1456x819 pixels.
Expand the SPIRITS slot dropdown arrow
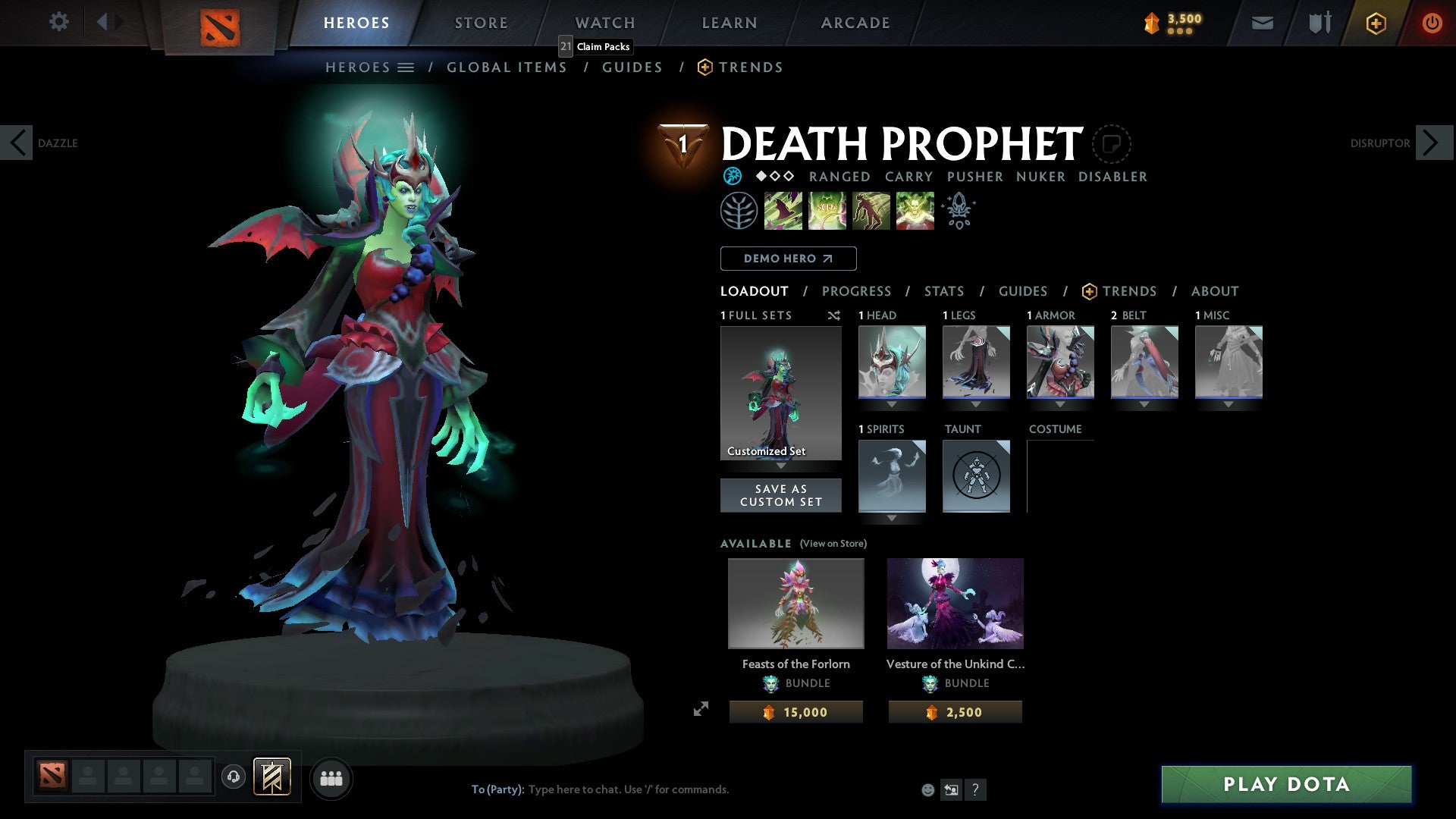pos(892,519)
